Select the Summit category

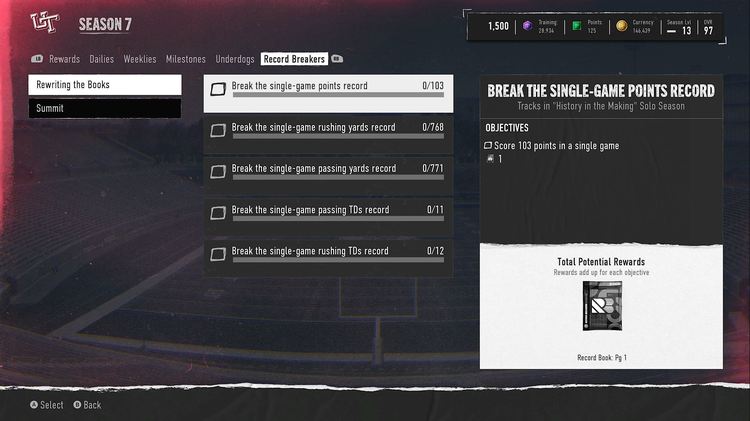105,108
